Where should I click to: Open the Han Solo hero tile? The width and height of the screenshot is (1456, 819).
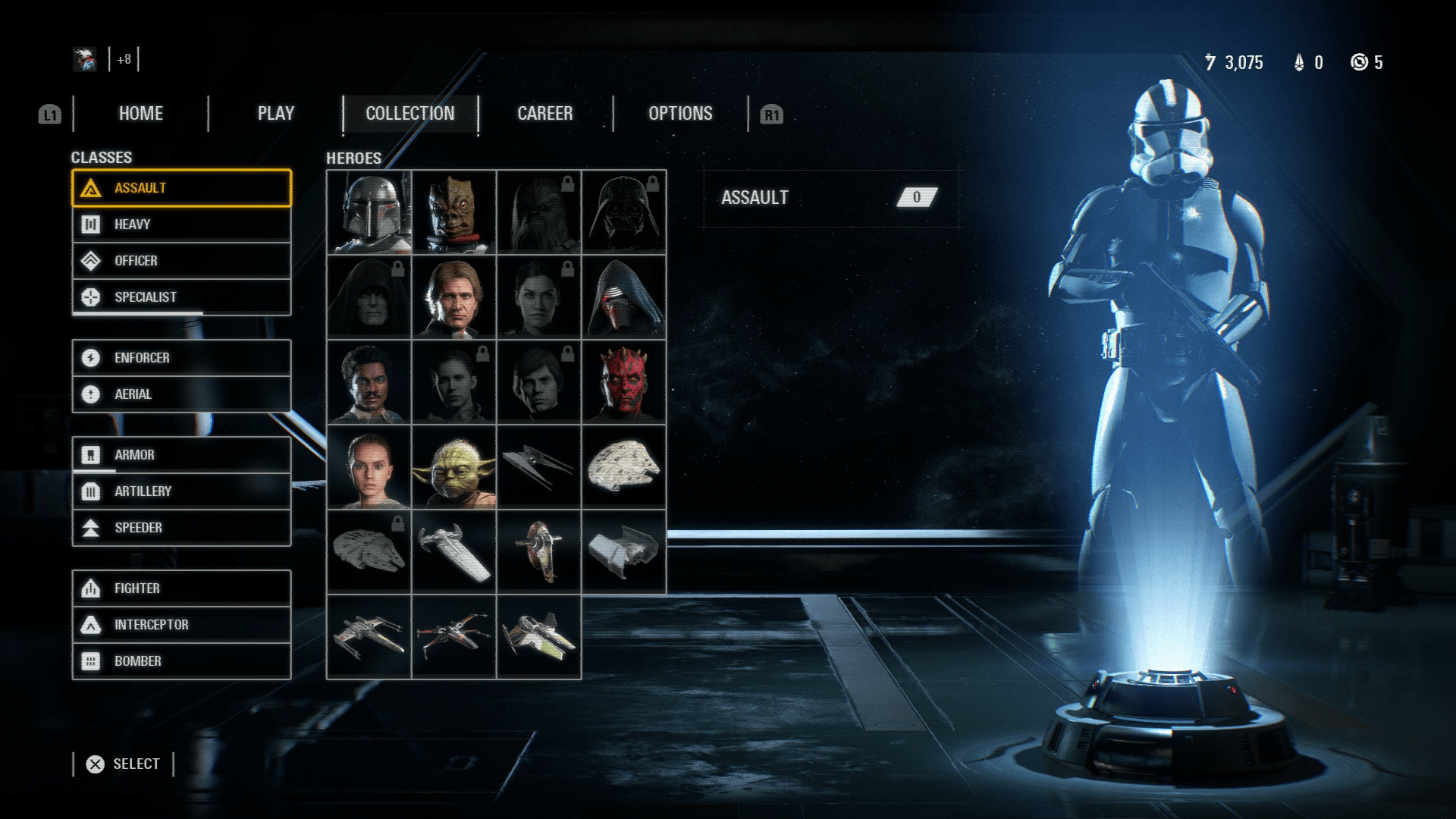point(454,297)
